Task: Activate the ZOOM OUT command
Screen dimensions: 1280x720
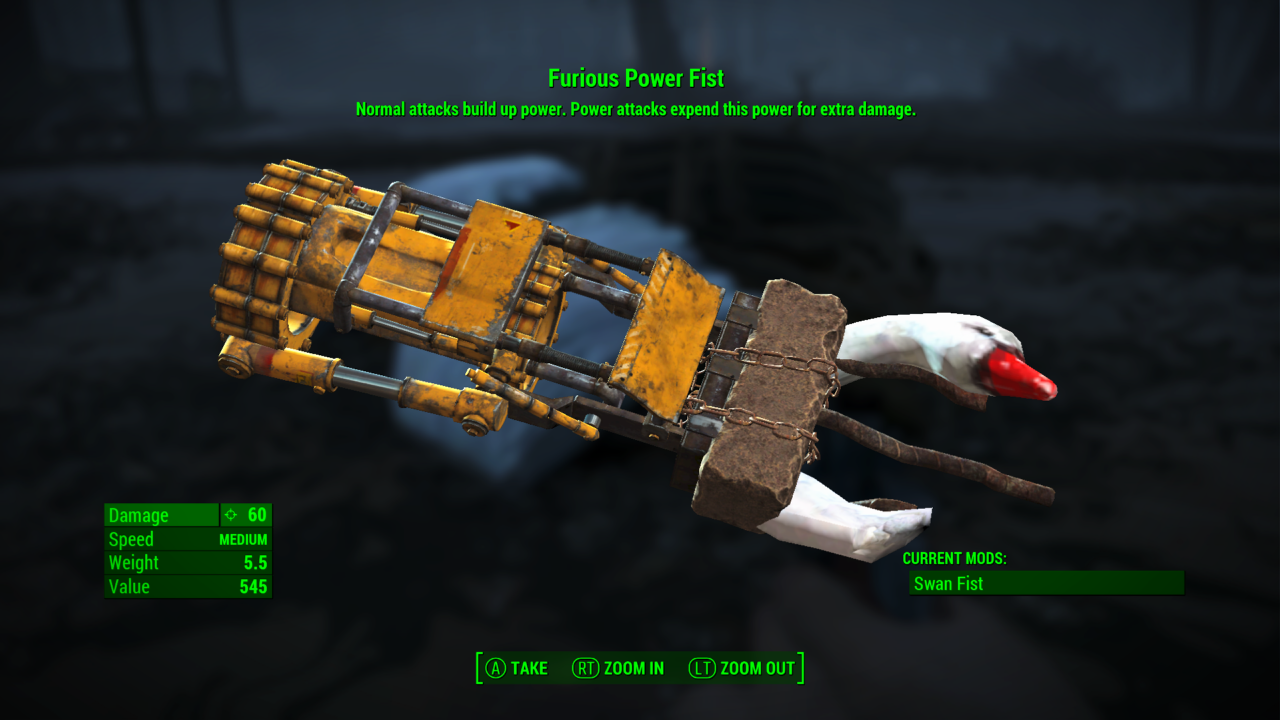Action: pyautogui.click(x=757, y=668)
